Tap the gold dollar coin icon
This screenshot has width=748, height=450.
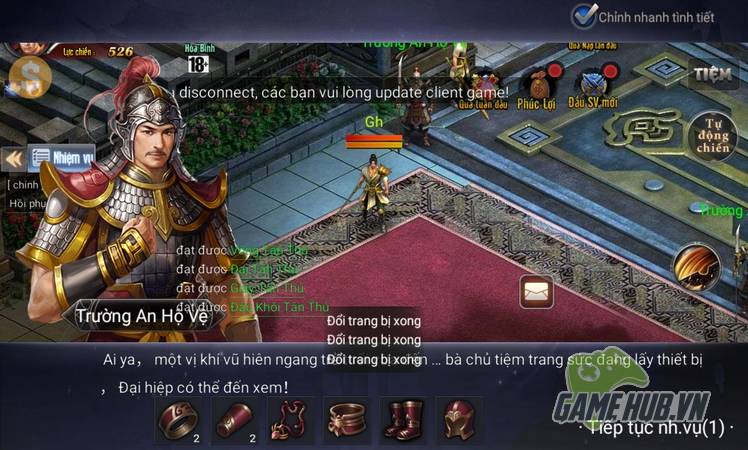click(x=26, y=75)
